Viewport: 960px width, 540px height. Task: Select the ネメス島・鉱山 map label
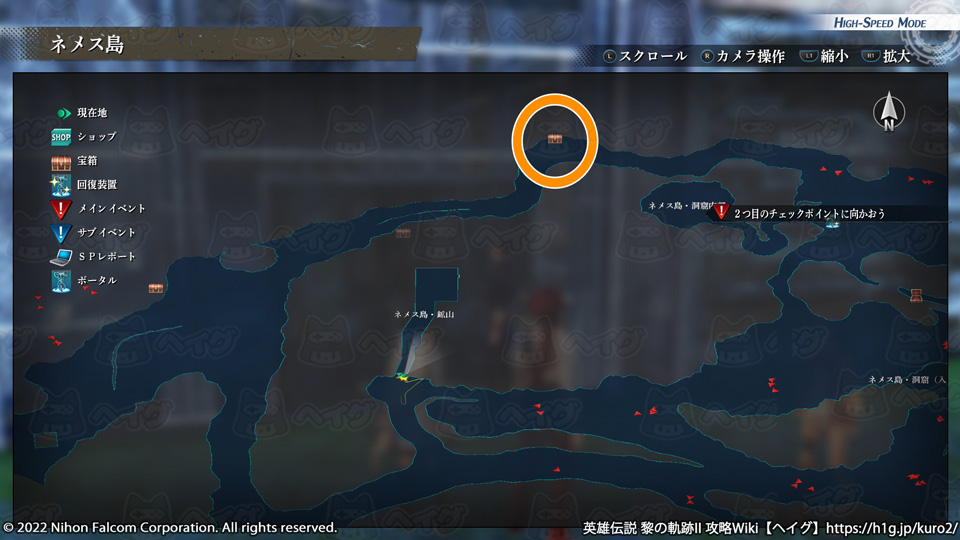pos(425,314)
